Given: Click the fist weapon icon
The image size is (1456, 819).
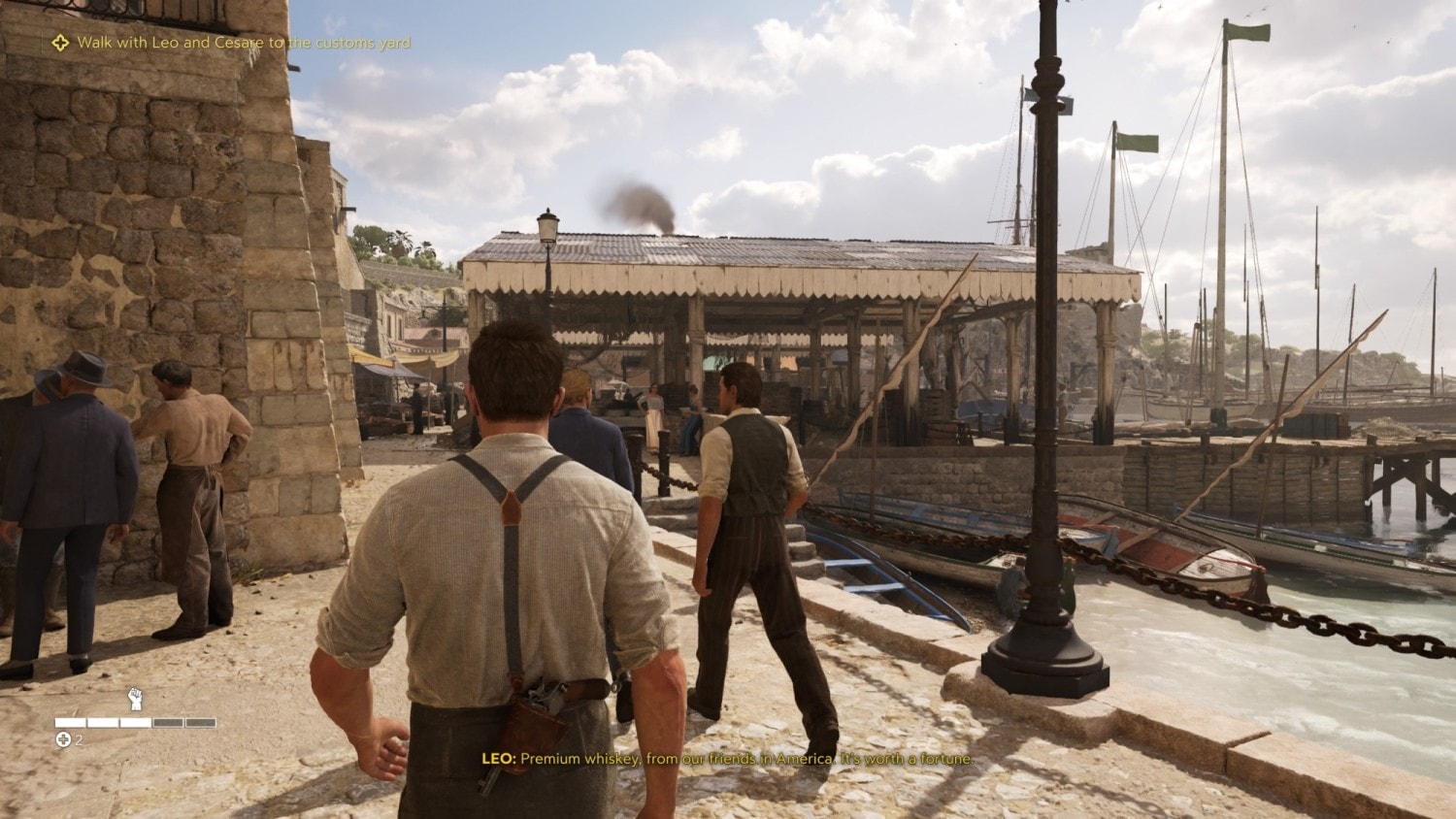Looking at the screenshot, I should click(x=136, y=699).
